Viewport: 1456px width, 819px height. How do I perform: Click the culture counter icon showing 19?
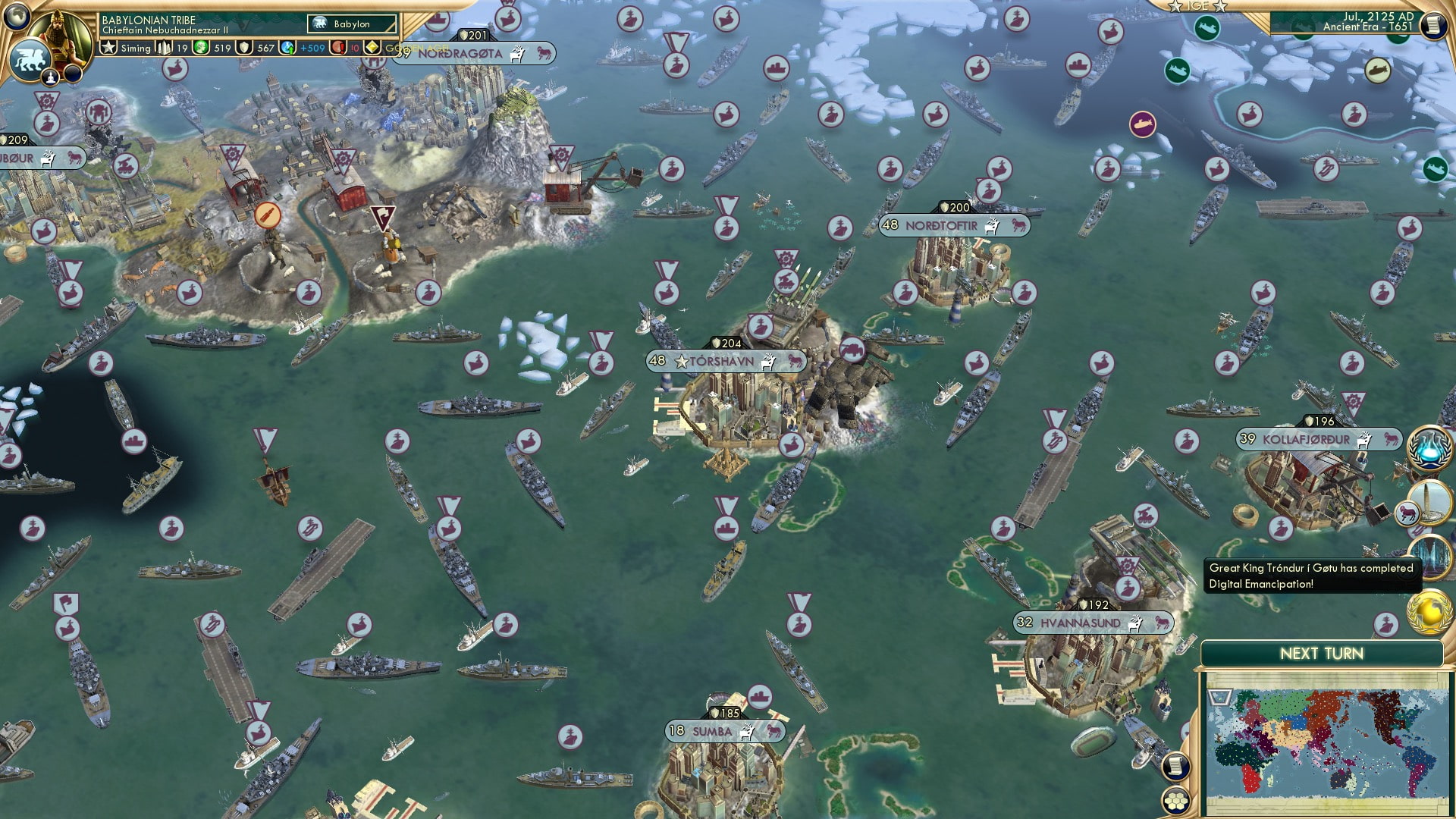[x=165, y=48]
